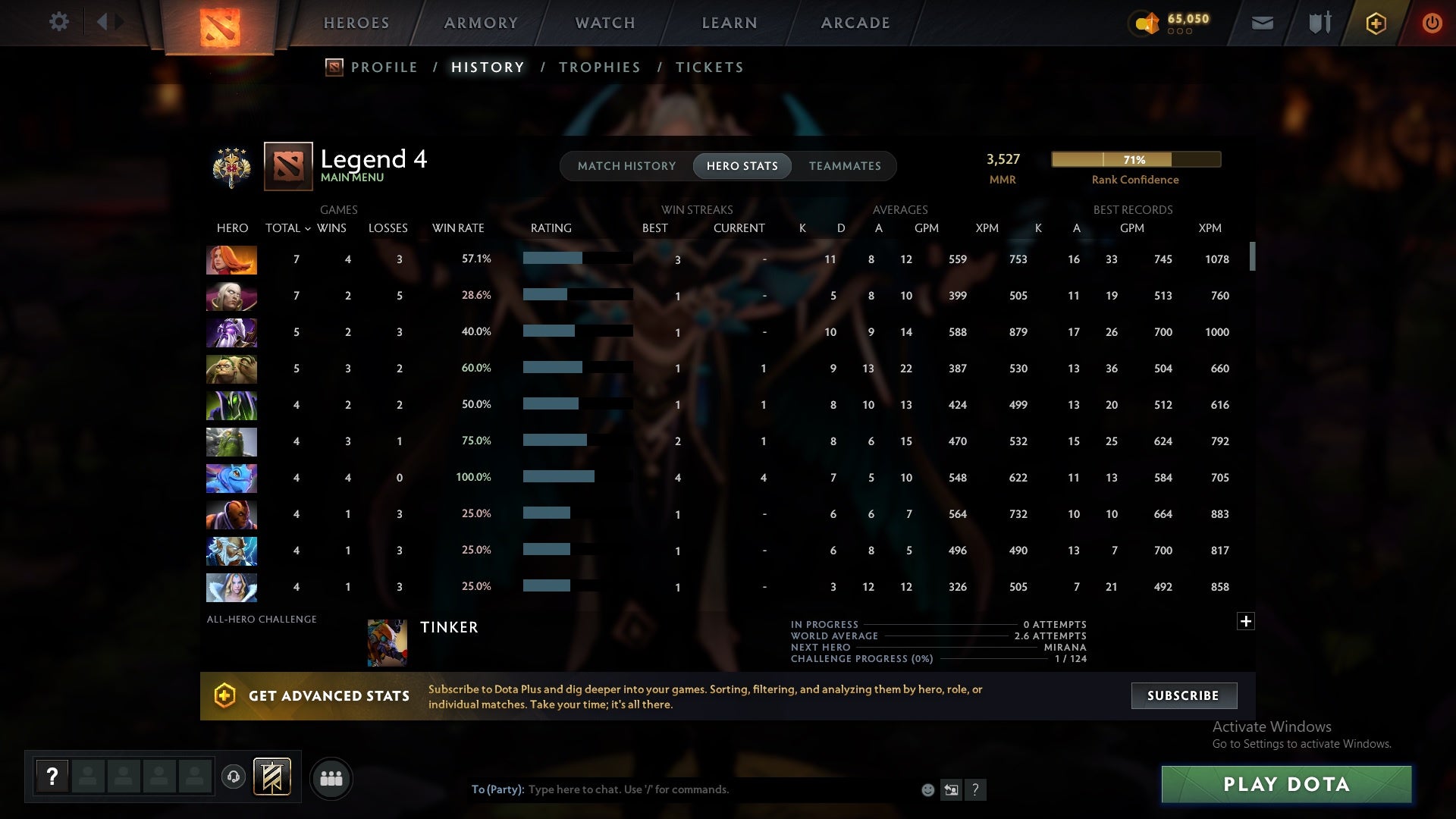Open Dota Plus via the gold hexagon icon
The width and height of the screenshot is (1456, 819).
(x=1375, y=23)
